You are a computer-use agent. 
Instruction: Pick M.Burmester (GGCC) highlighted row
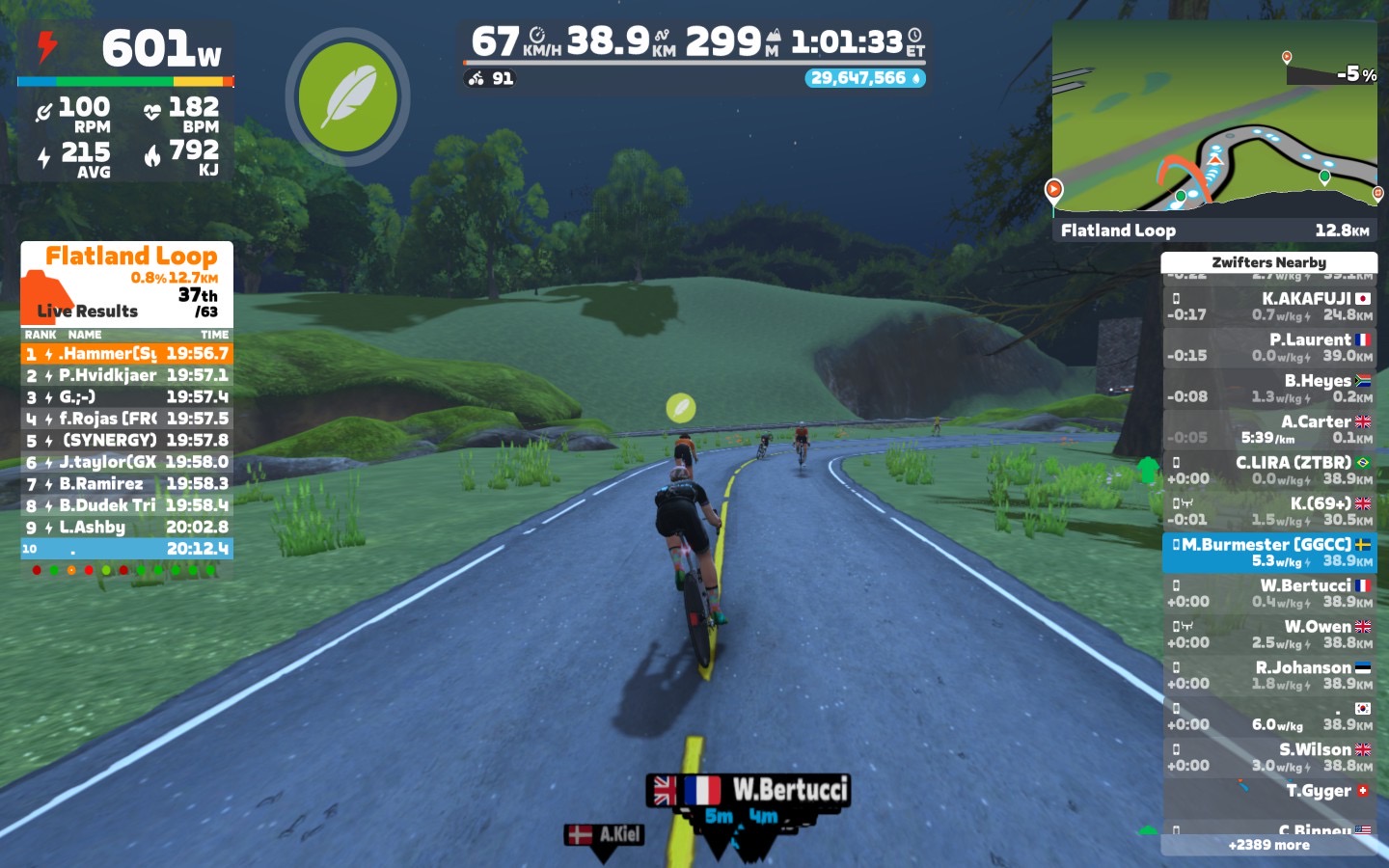point(1268,553)
